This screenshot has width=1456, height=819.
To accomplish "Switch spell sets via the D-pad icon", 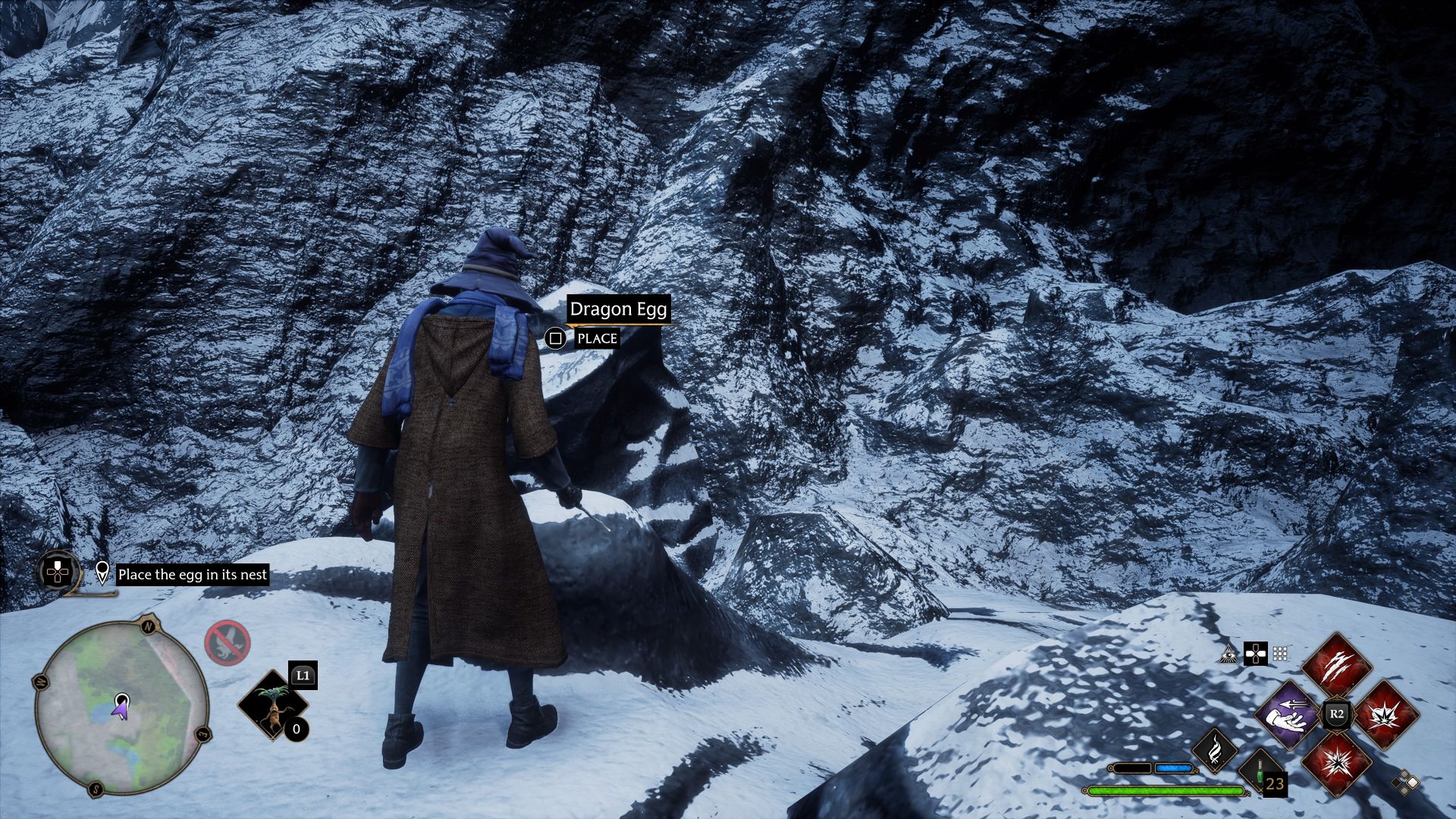I will click(x=1256, y=654).
